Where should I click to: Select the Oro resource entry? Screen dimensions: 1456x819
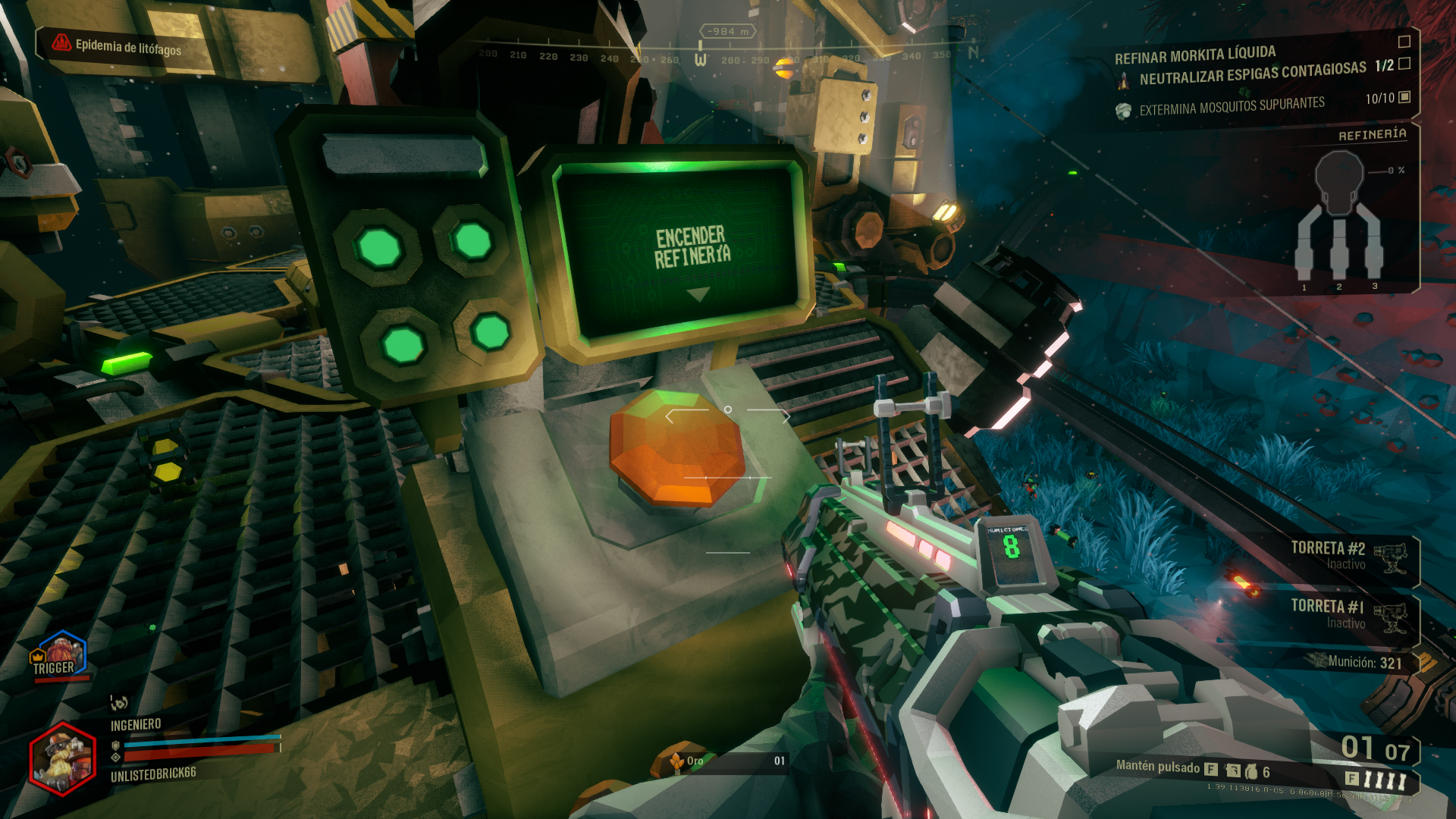coord(724,761)
